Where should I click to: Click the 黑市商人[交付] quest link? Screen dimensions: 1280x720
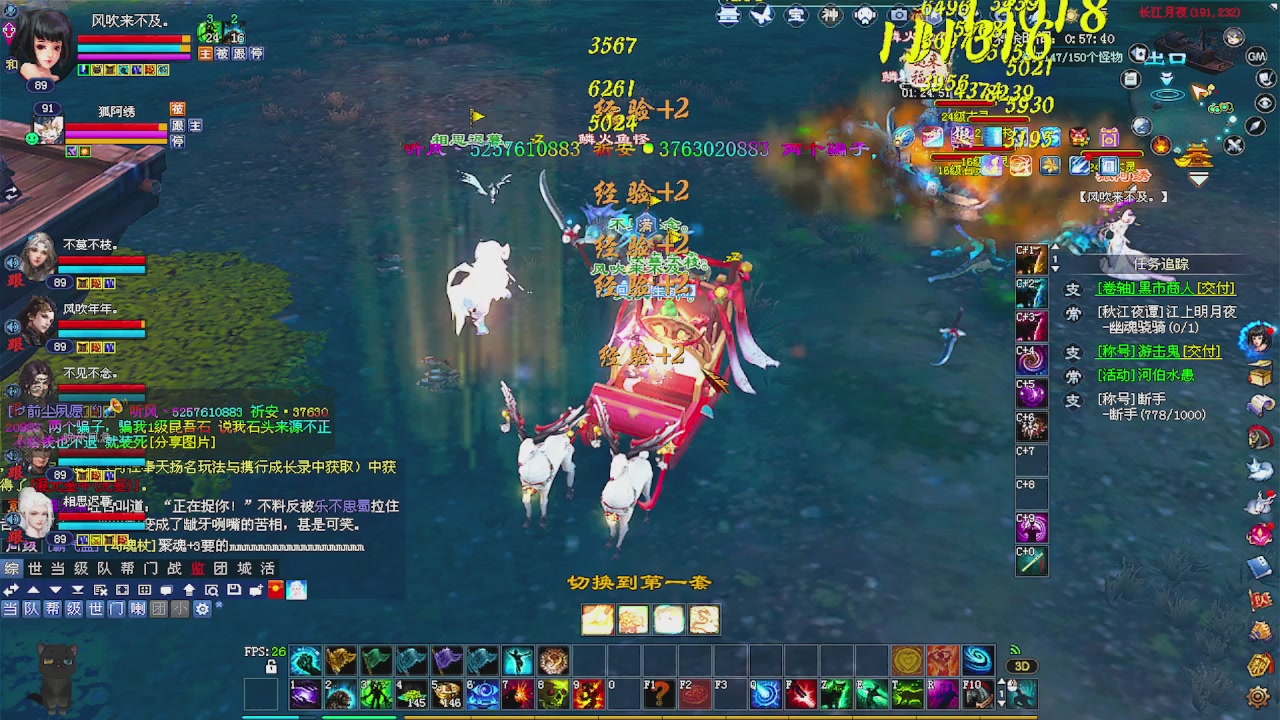(1165, 289)
